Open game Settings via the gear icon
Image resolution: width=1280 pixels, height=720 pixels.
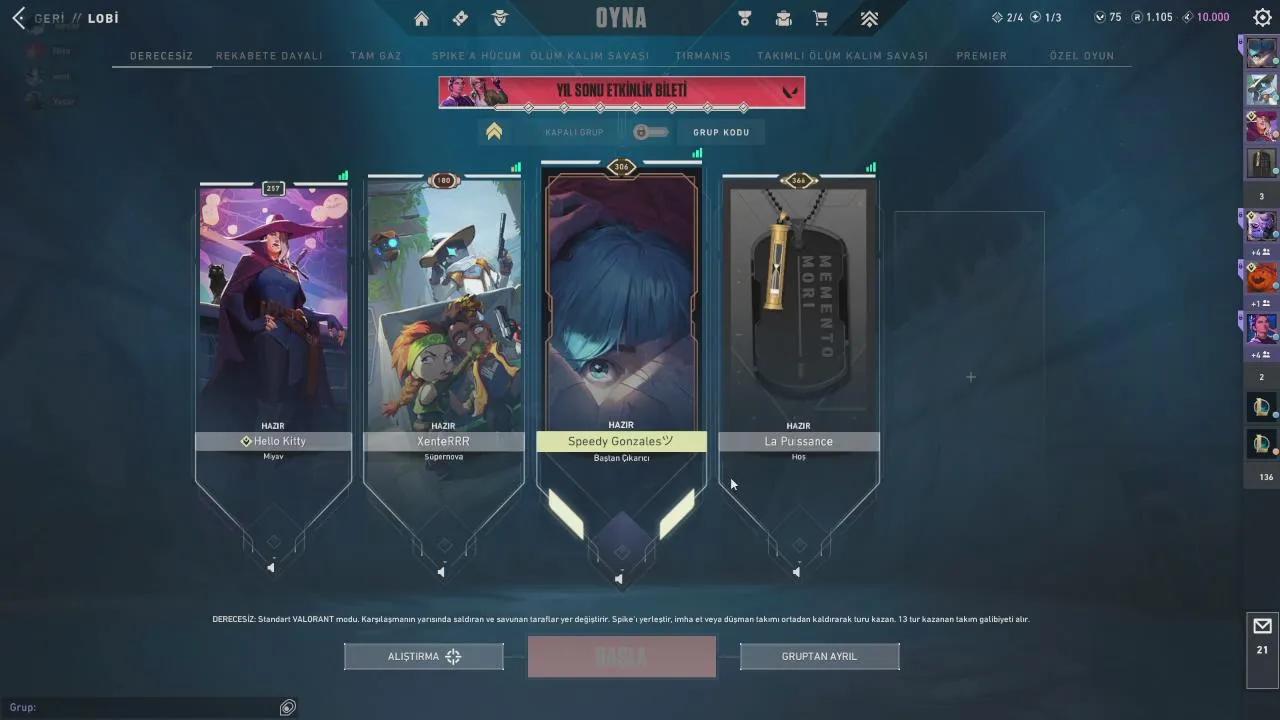[1261, 16]
